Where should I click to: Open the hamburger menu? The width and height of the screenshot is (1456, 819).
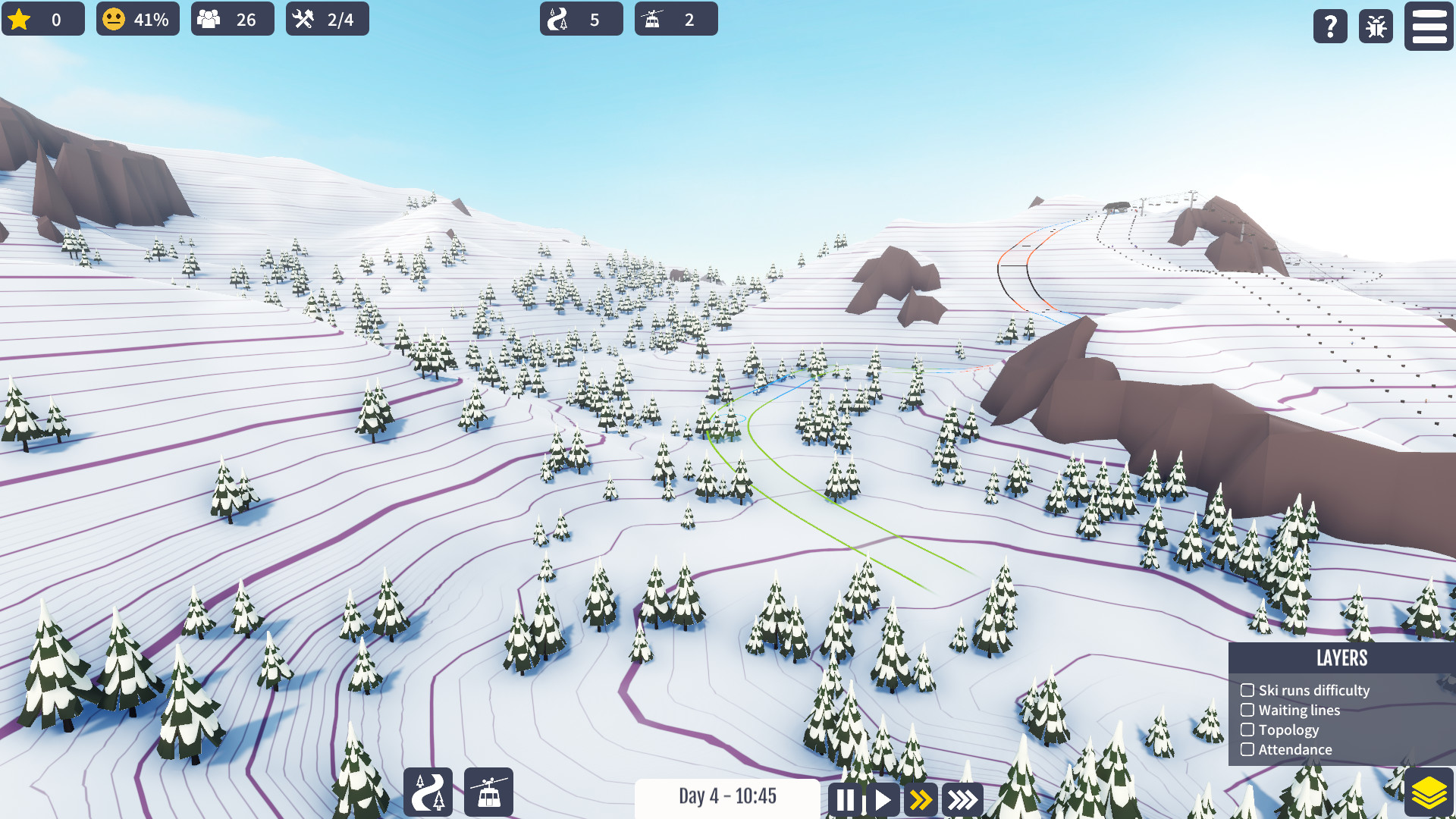(x=1428, y=27)
